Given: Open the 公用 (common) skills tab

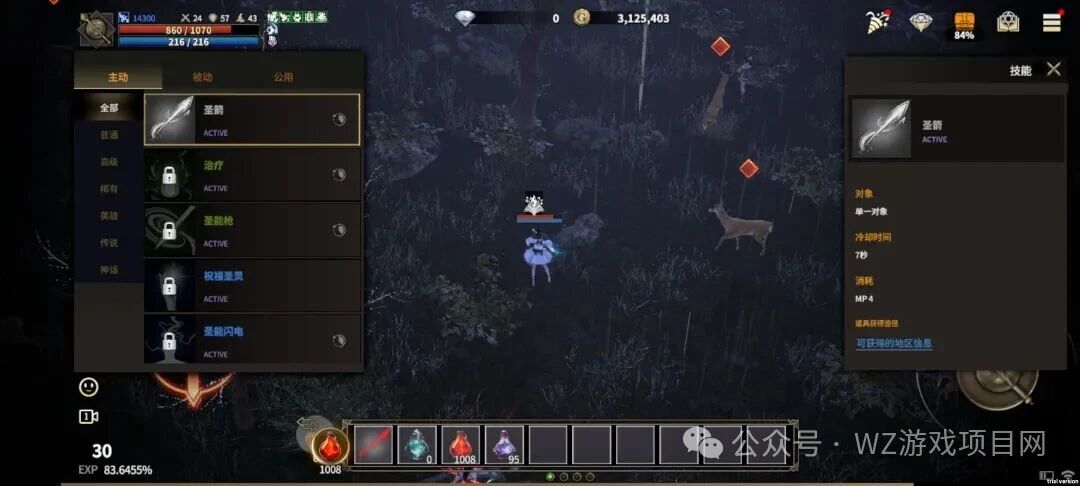Looking at the screenshot, I should [283, 77].
